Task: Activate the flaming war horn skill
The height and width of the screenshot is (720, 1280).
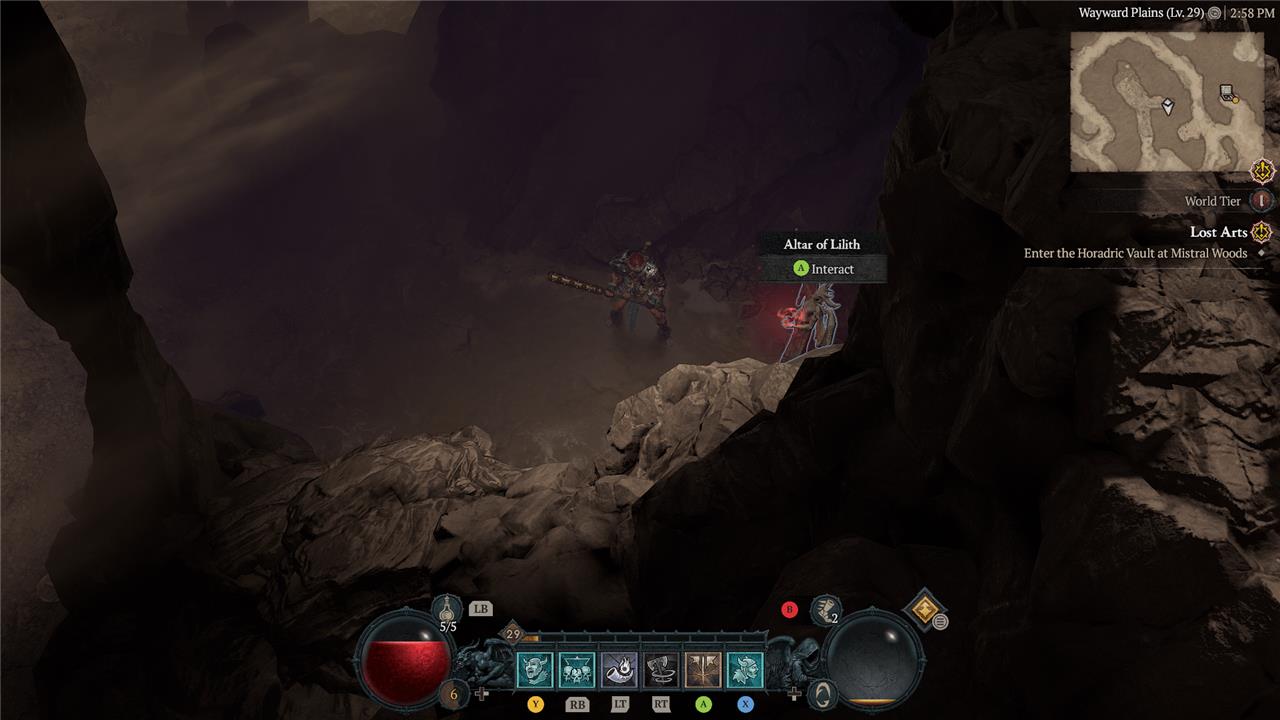Action: click(619, 669)
